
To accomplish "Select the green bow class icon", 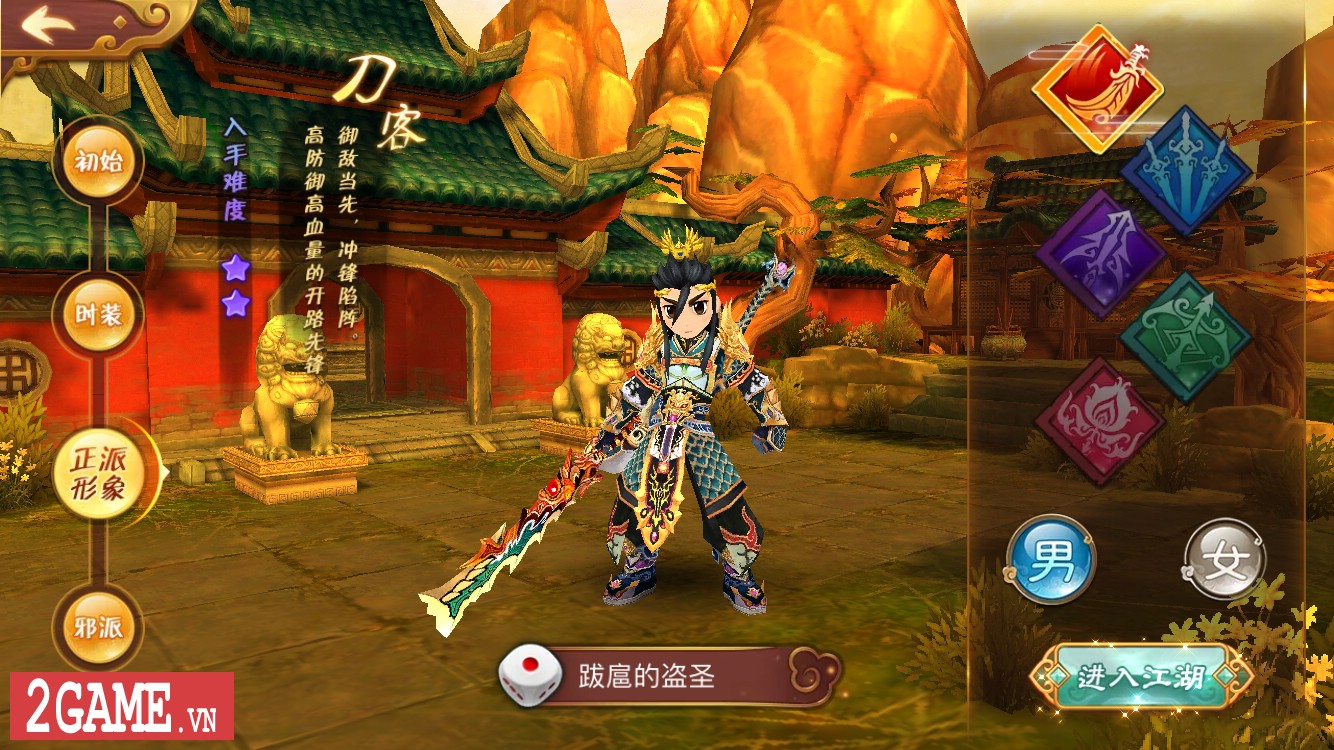I will tap(1185, 338).
